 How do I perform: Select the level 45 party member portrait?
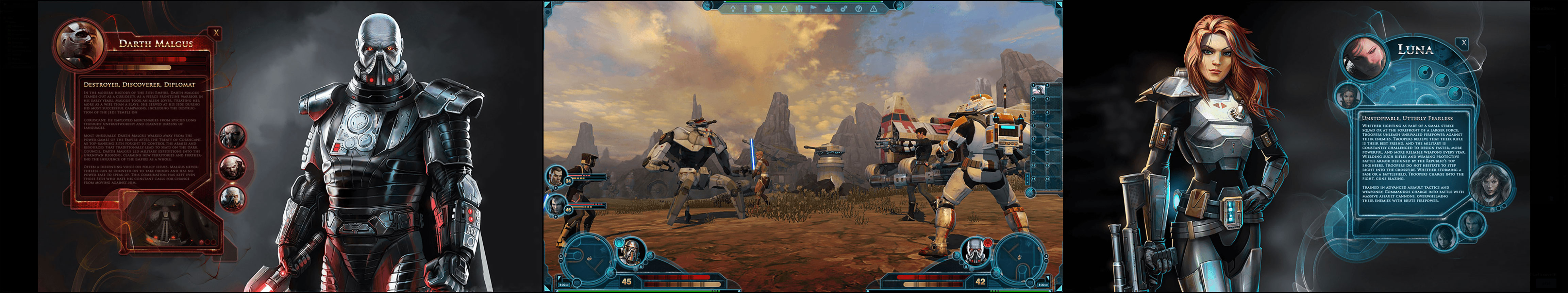(556, 205)
